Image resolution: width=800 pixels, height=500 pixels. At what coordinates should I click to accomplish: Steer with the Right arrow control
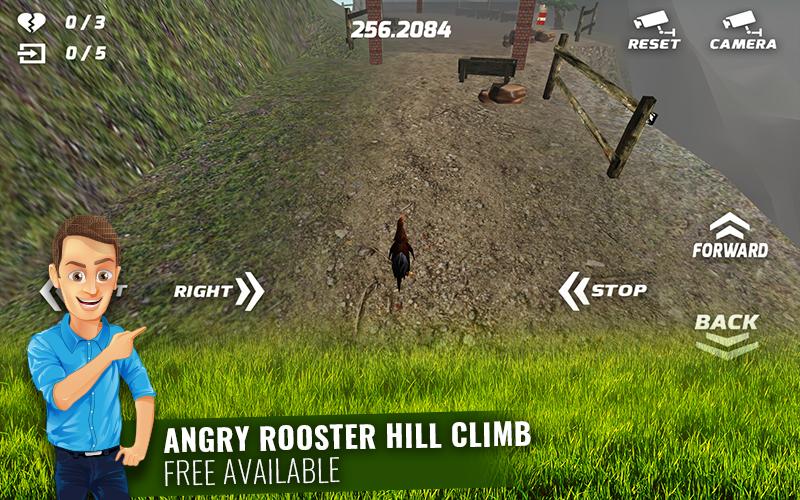coord(219,291)
